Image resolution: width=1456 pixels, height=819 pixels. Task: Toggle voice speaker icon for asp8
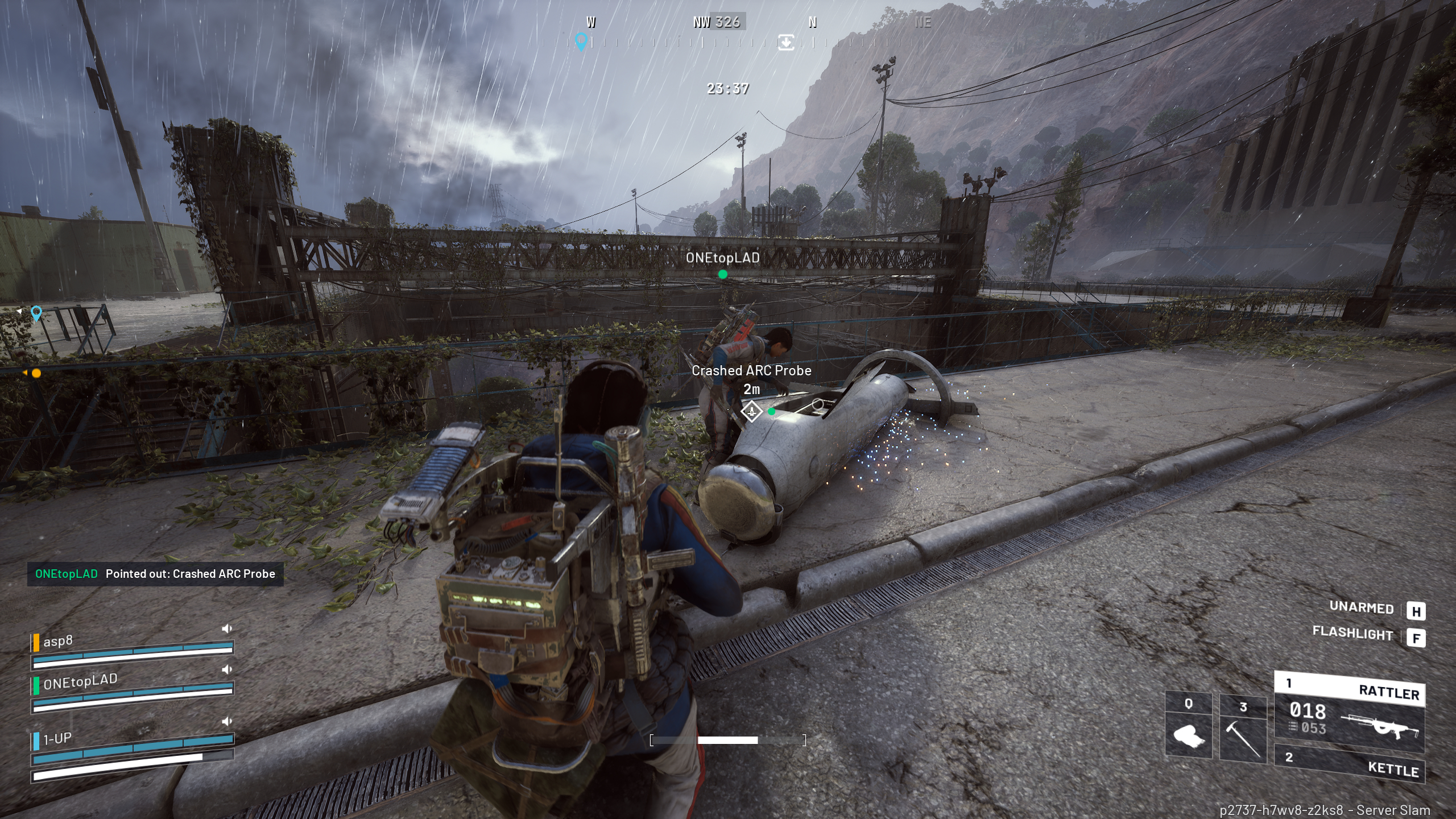(x=227, y=628)
